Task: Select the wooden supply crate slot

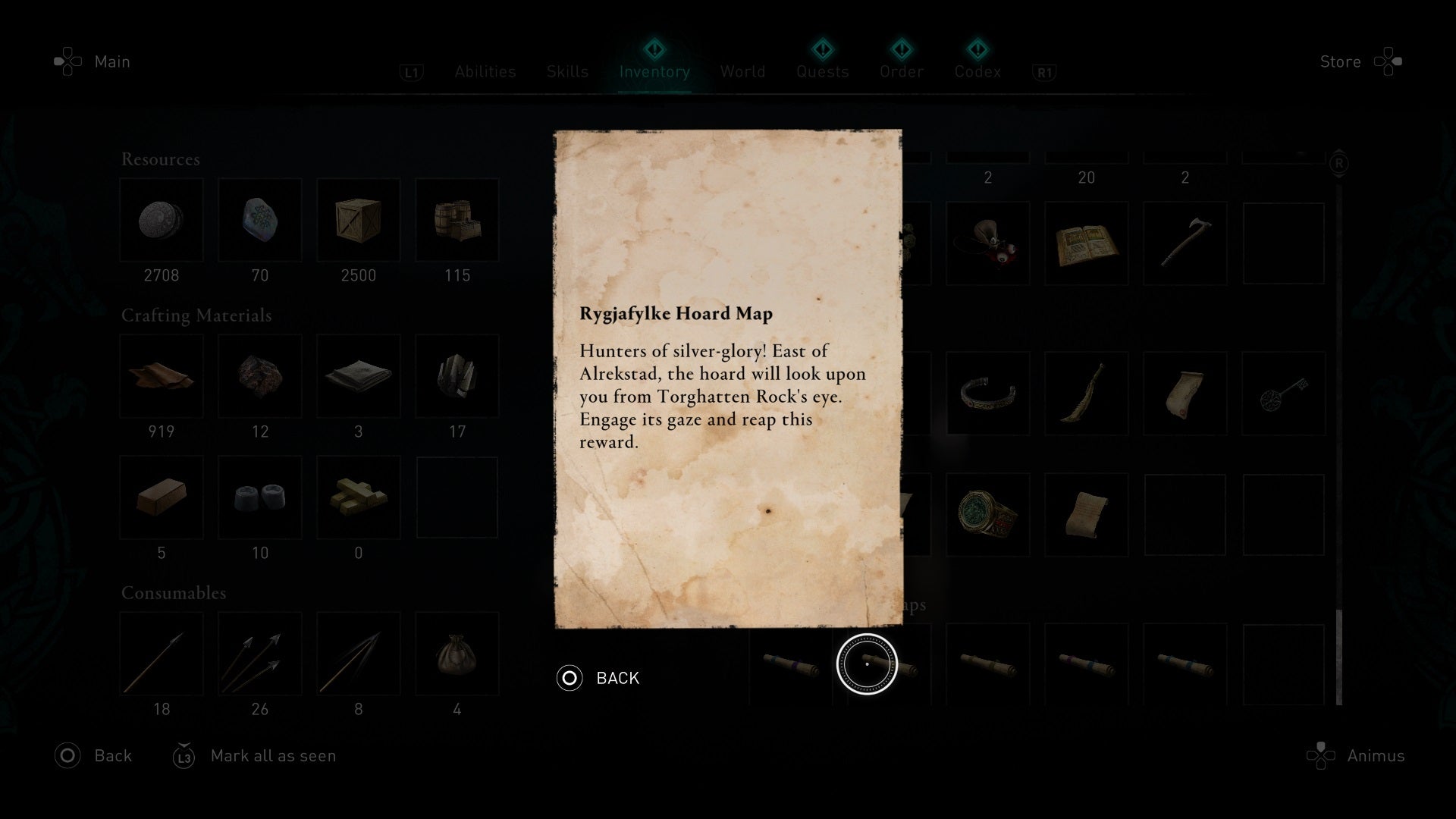Action: [358, 221]
